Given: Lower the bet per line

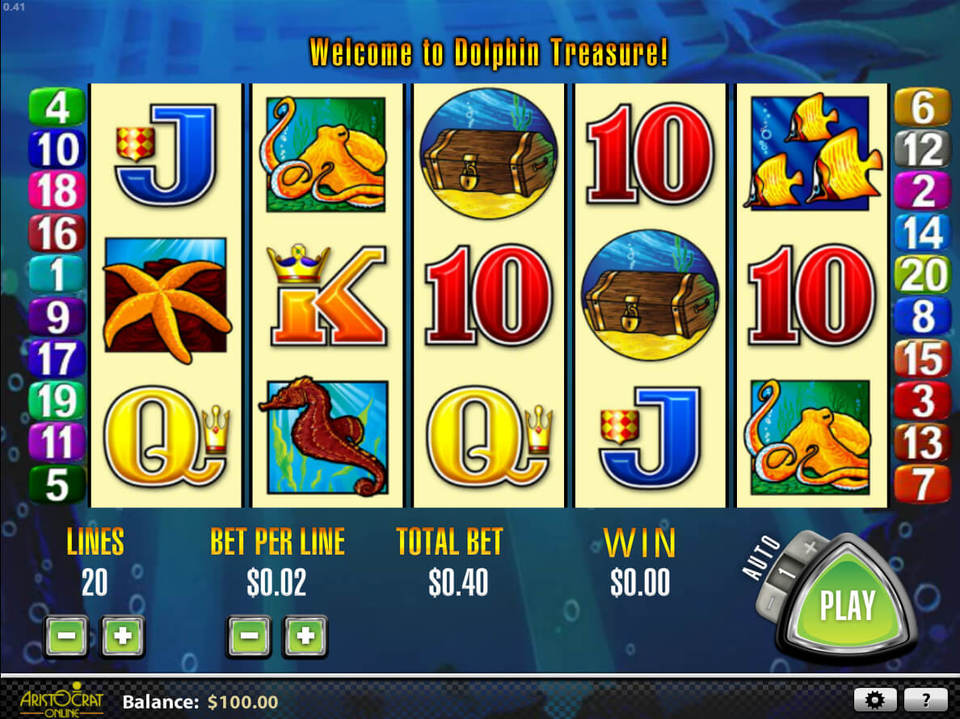Looking at the screenshot, I should (250, 636).
